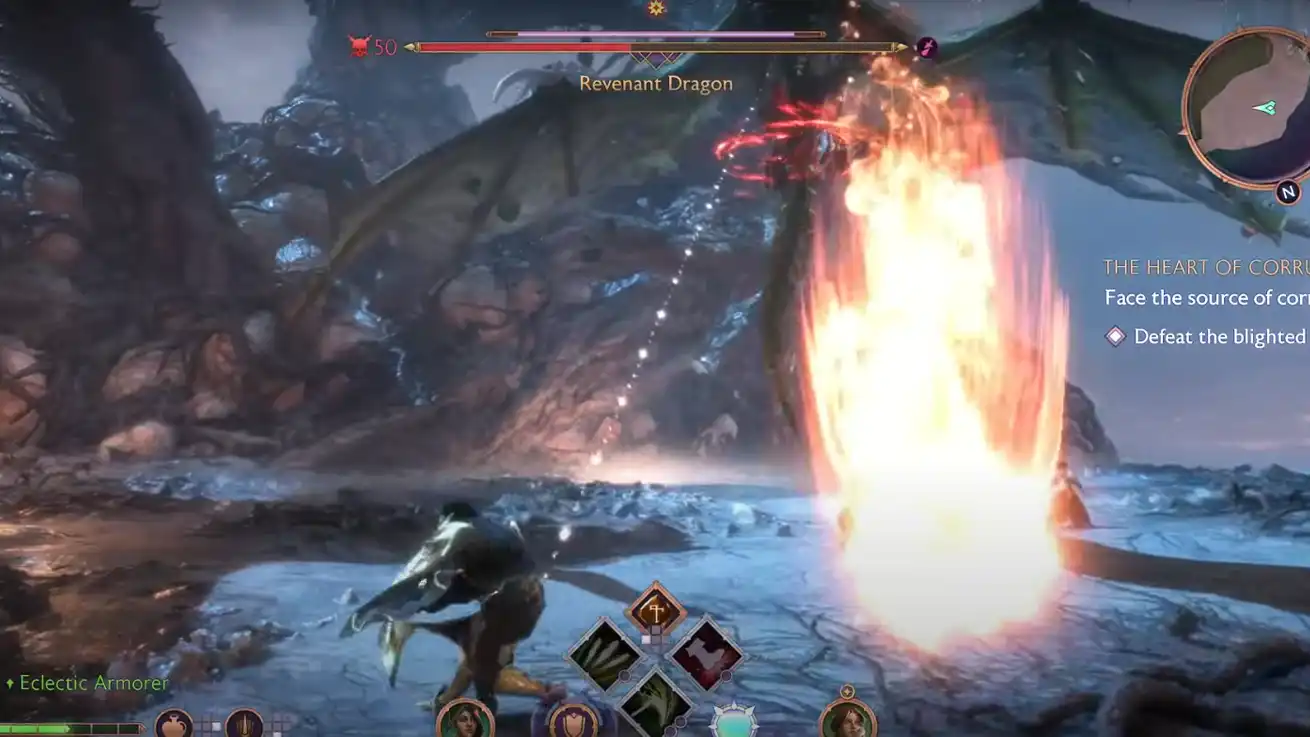Image resolution: width=1310 pixels, height=737 pixels.
Task: Click the Defeat the blighted objective entry
Action: (x=1218, y=337)
